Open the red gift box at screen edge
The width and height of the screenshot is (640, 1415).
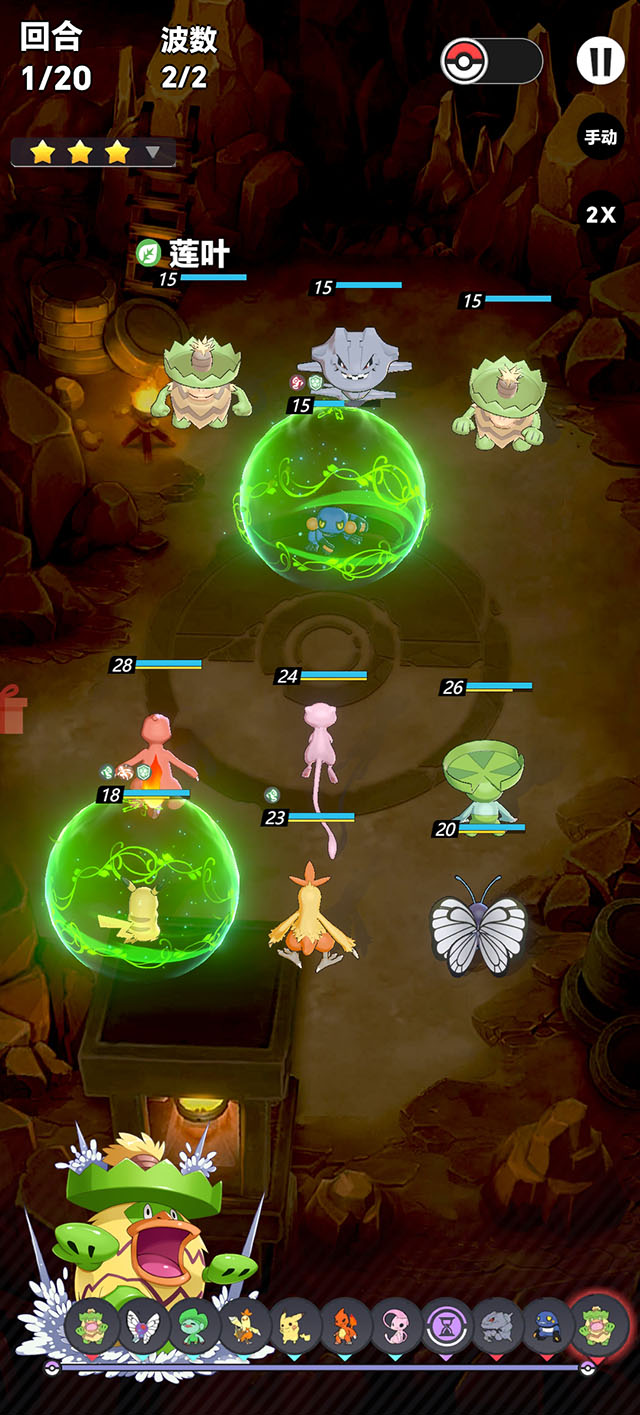pos(10,709)
